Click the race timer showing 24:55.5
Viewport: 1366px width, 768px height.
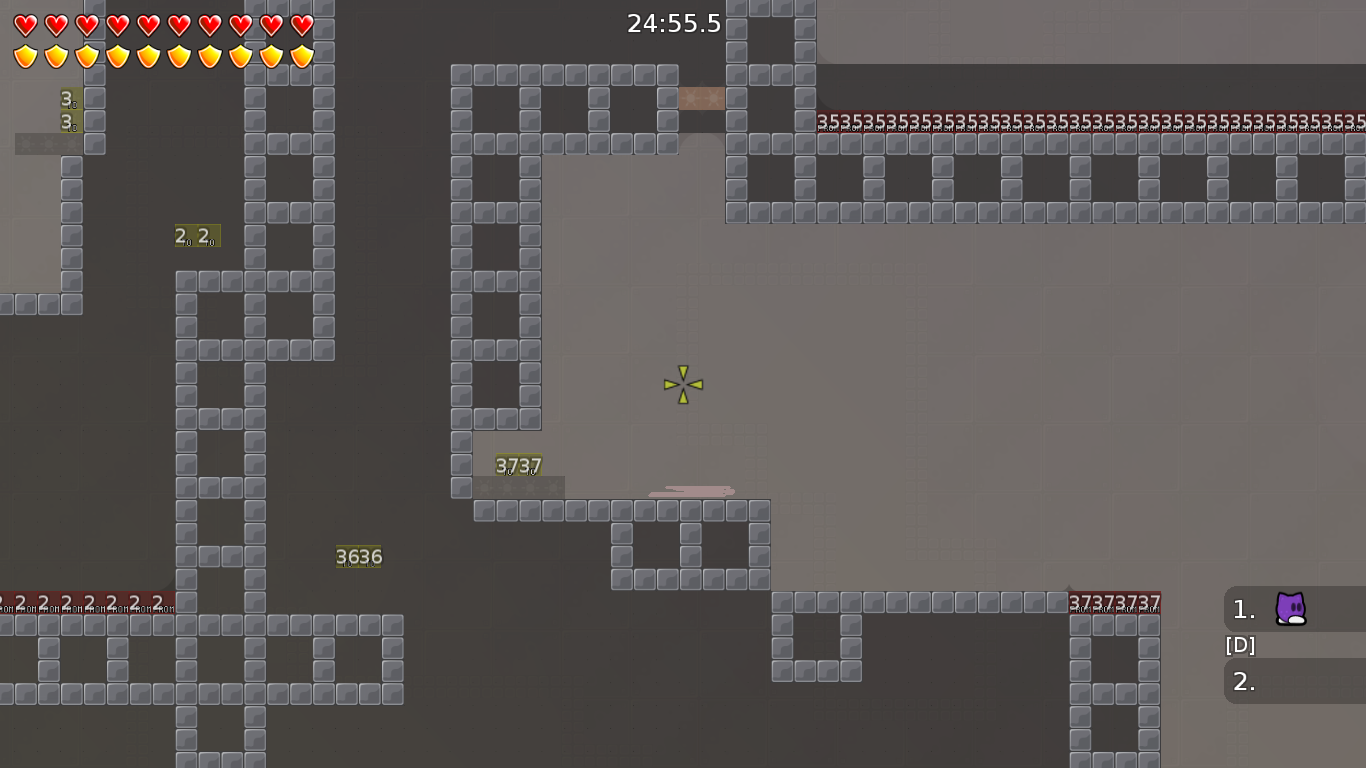(674, 24)
